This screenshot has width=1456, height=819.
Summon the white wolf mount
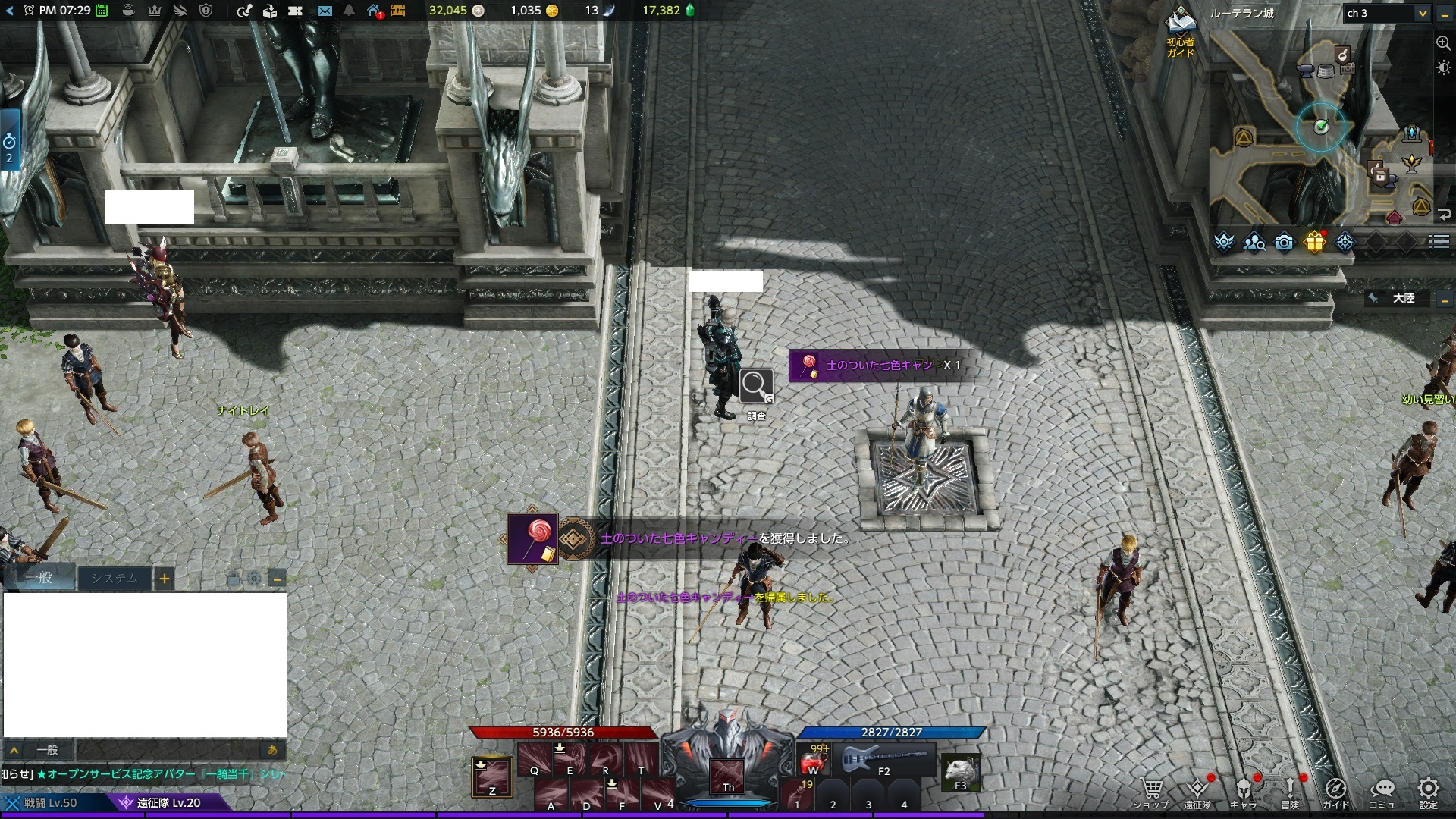[960, 772]
